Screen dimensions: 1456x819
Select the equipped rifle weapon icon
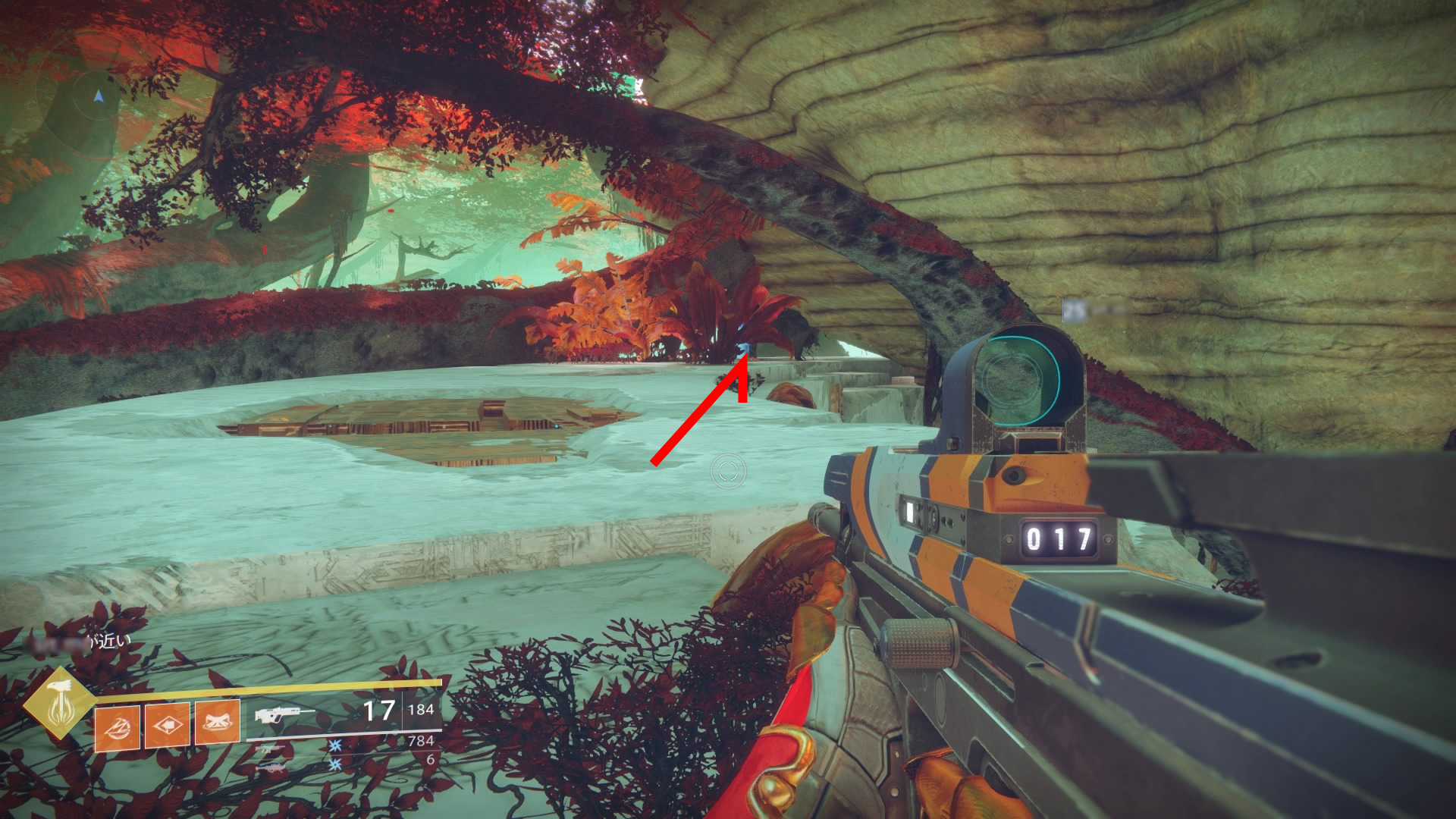point(284,714)
